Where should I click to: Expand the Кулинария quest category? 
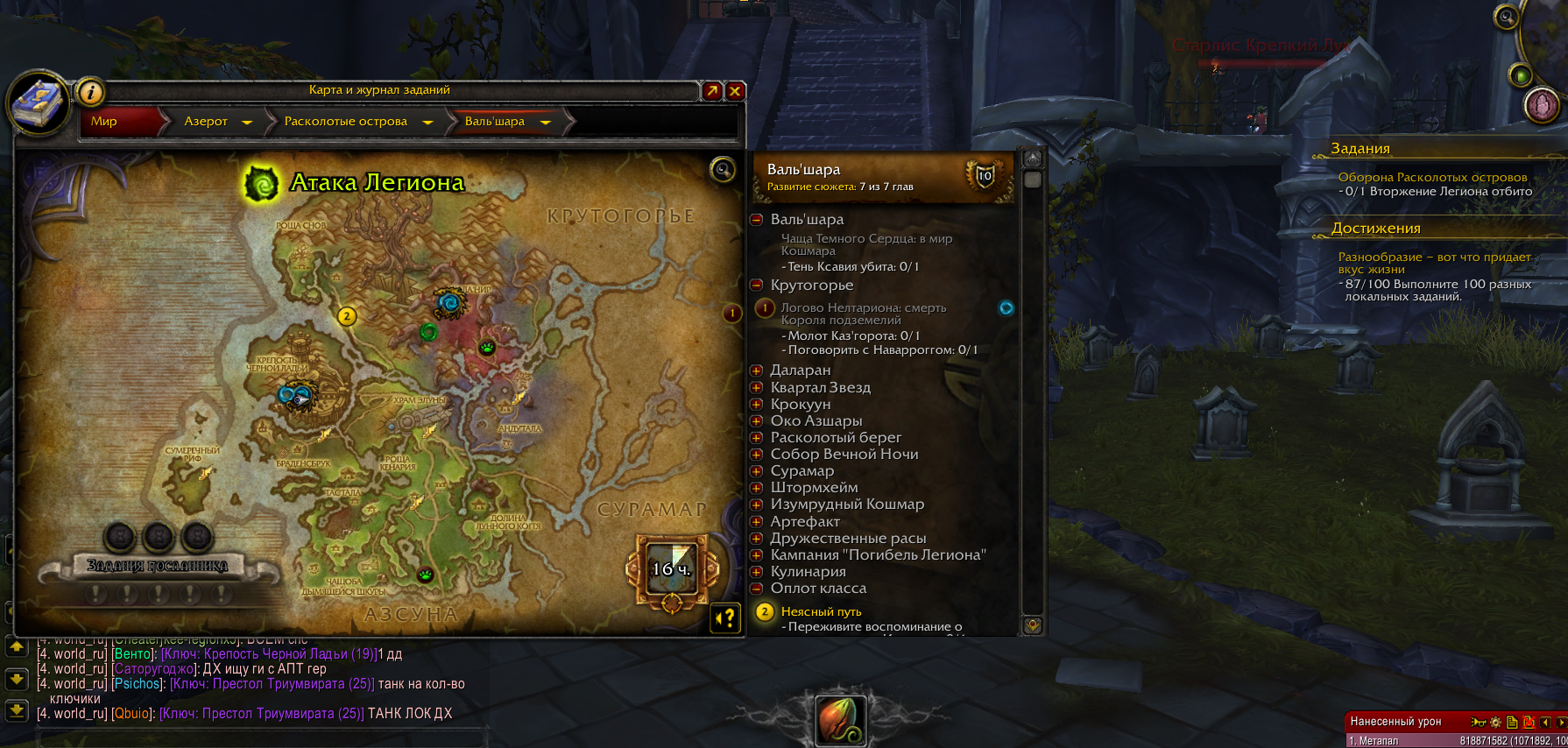[x=757, y=572]
